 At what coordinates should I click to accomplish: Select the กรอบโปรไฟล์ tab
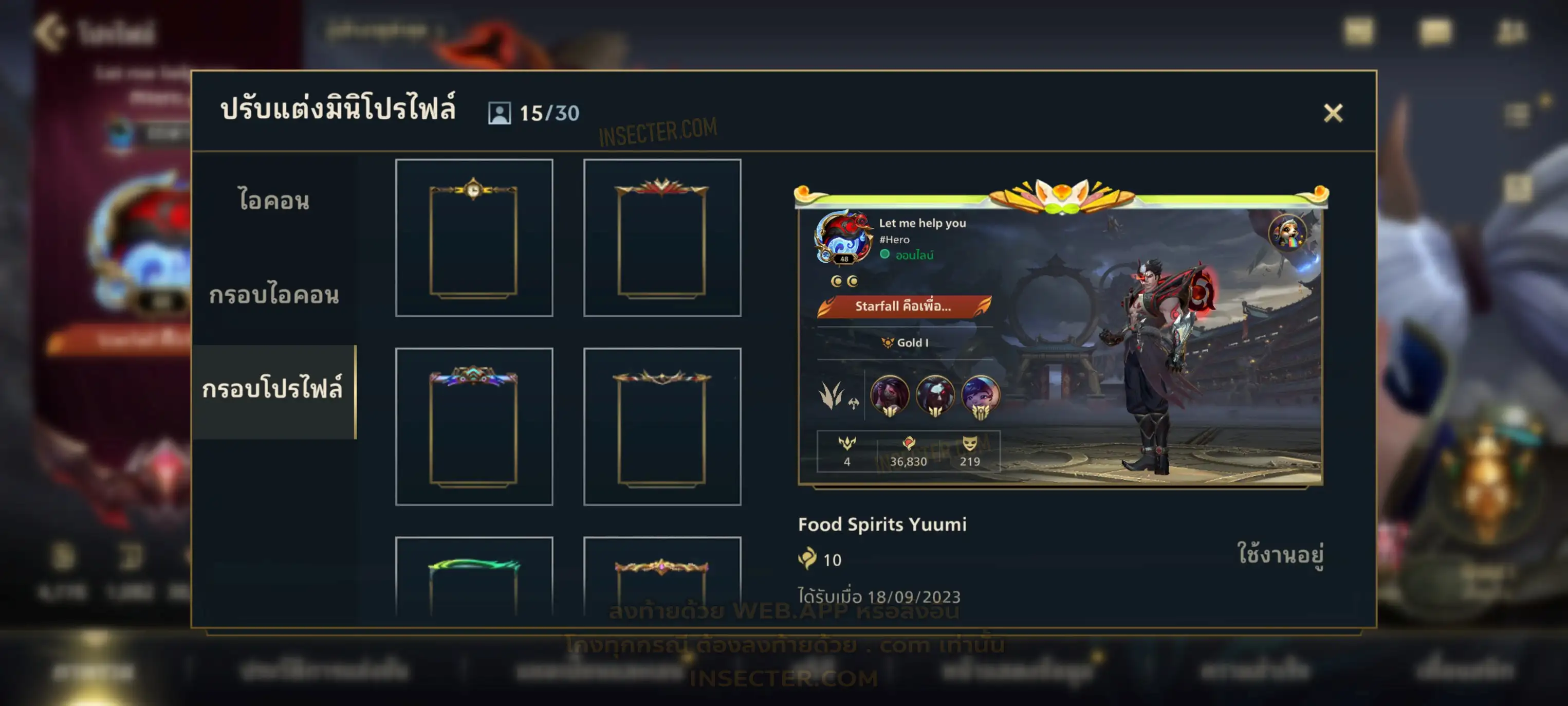274,390
